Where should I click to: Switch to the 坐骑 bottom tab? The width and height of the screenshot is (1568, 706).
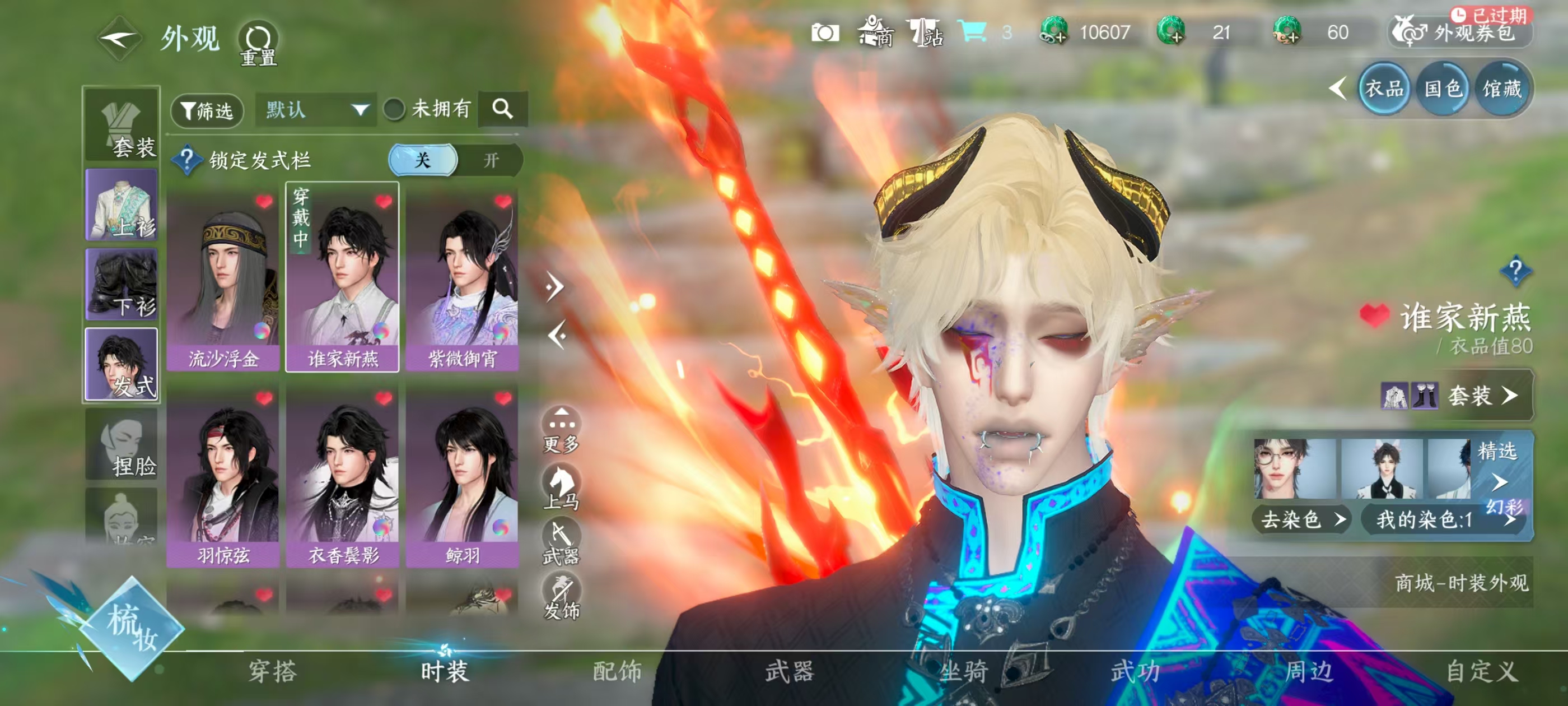tap(964, 671)
